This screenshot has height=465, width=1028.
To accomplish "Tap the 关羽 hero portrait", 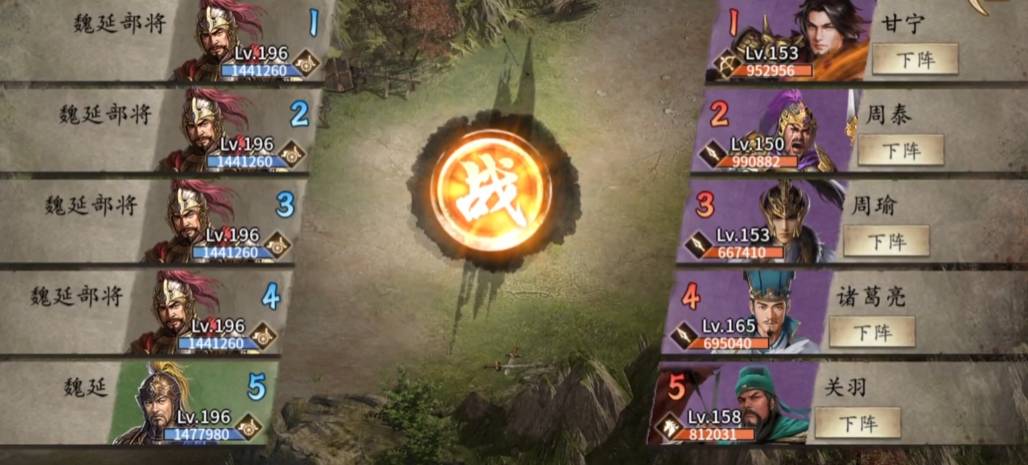I will click(x=765, y=402).
